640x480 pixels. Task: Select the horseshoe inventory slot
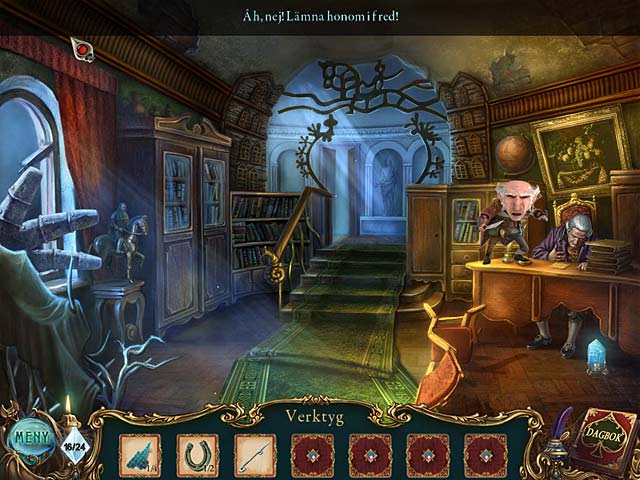click(197, 454)
